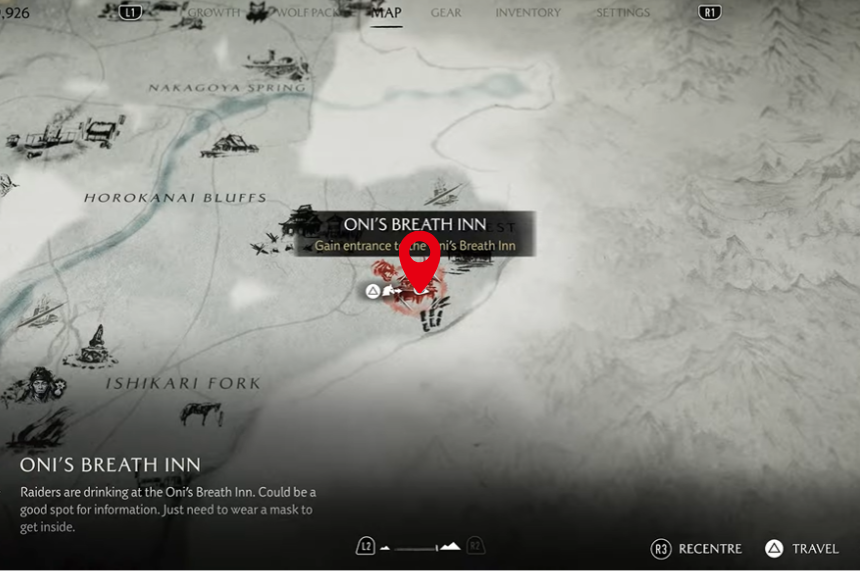Open the Wolf Pack tab
Viewport: 860px width, 573px height.
click(x=307, y=13)
